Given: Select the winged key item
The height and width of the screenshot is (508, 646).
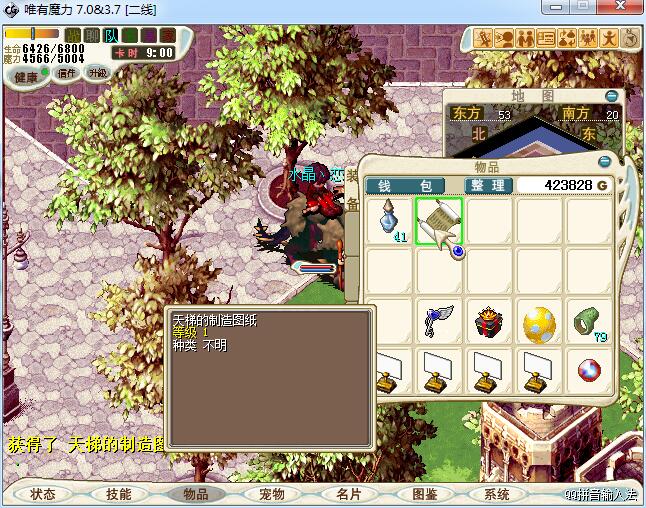Looking at the screenshot, I should [439, 322].
